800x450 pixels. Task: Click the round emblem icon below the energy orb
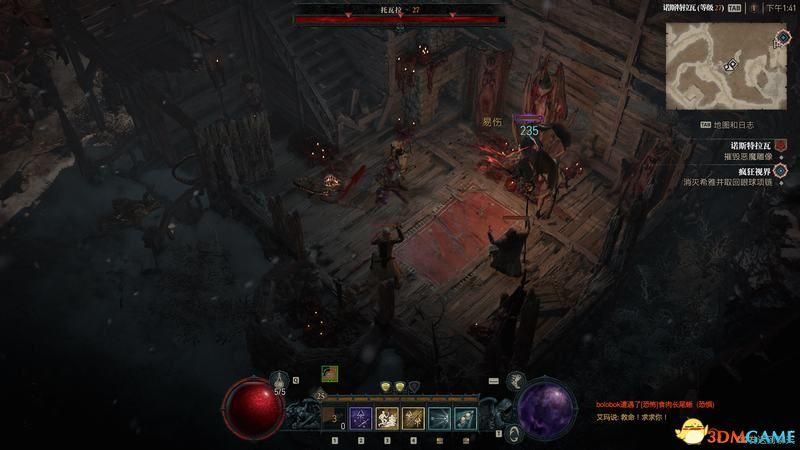point(512,432)
